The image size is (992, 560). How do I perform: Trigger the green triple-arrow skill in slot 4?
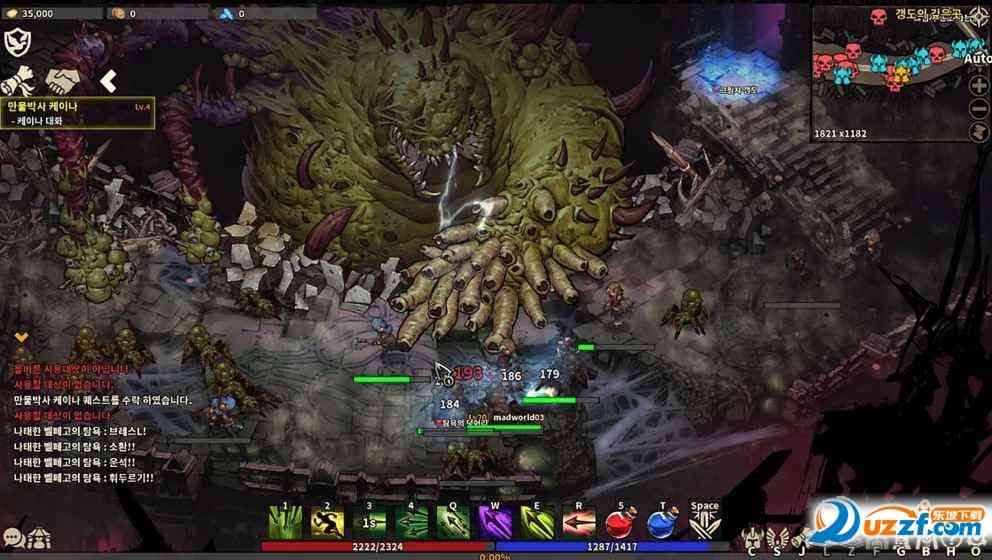(x=411, y=521)
